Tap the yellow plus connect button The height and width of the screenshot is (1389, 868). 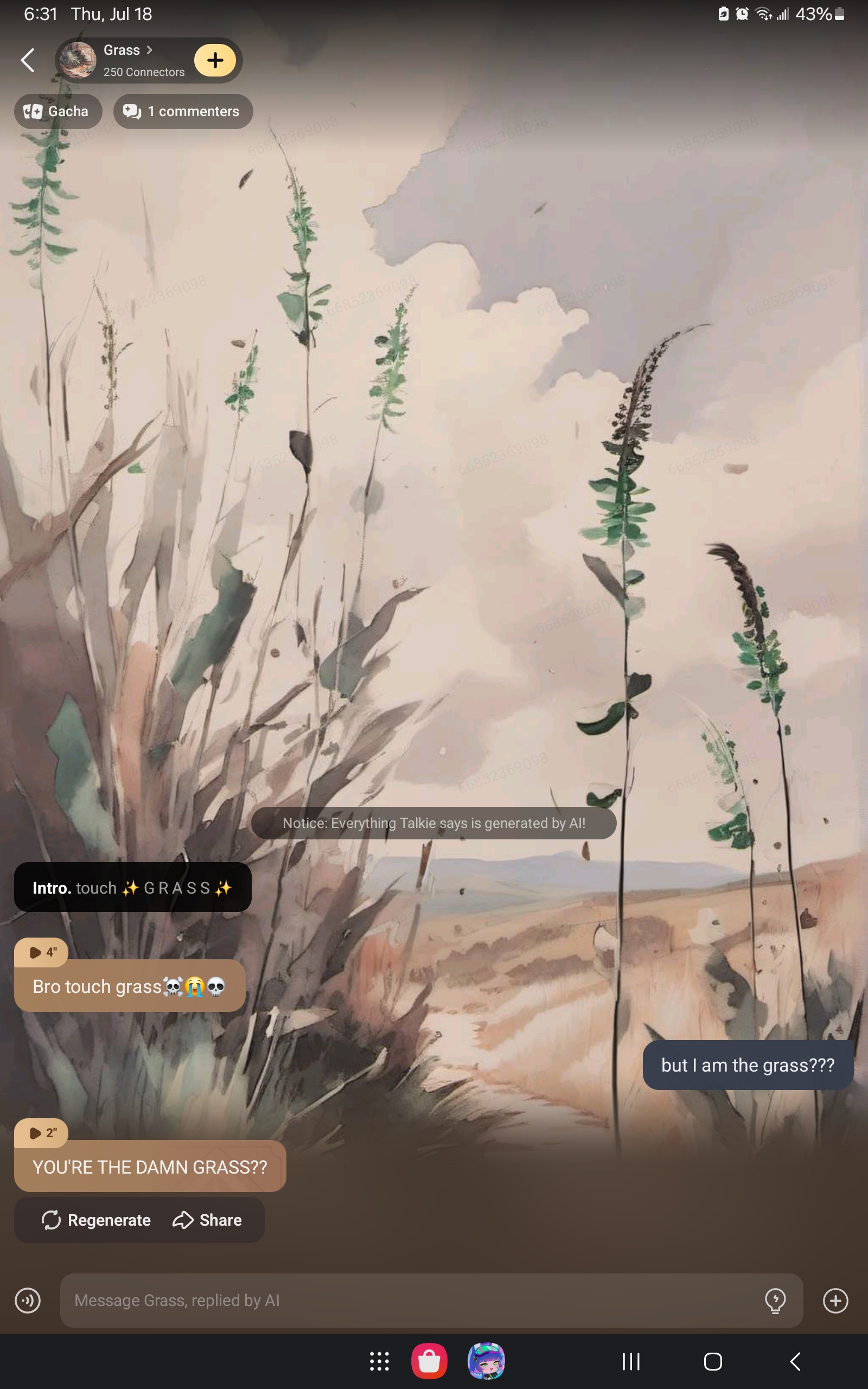point(215,60)
